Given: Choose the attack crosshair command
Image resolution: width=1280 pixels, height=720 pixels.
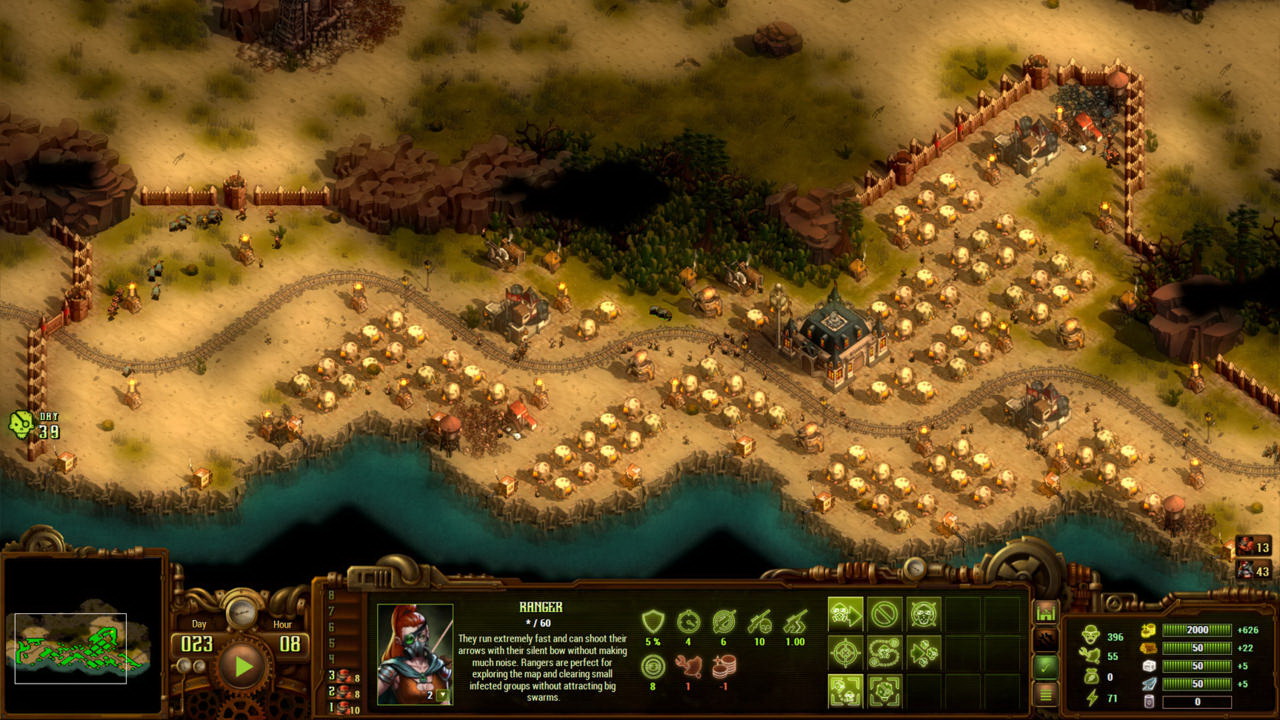Looking at the screenshot, I should click(x=846, y=653).
